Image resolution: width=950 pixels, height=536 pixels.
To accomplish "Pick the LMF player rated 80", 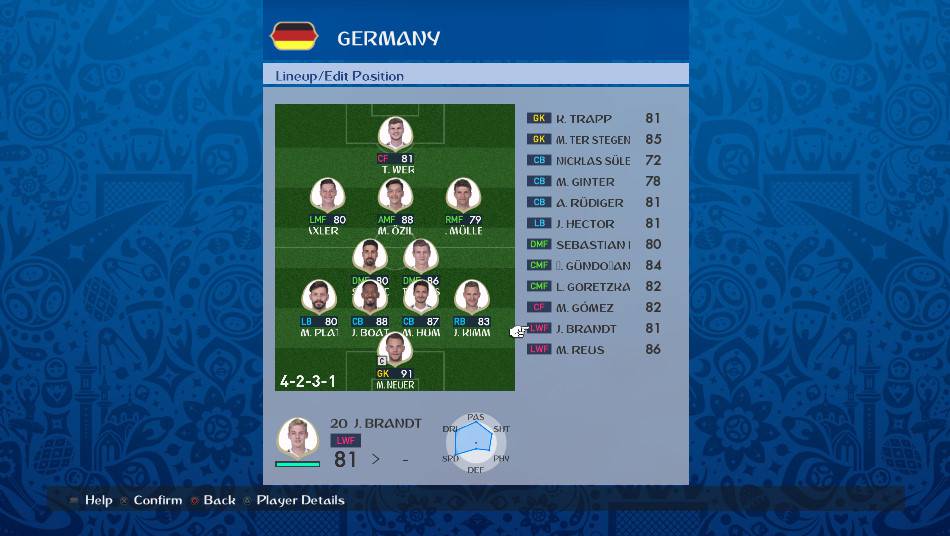I will point(327,197).
